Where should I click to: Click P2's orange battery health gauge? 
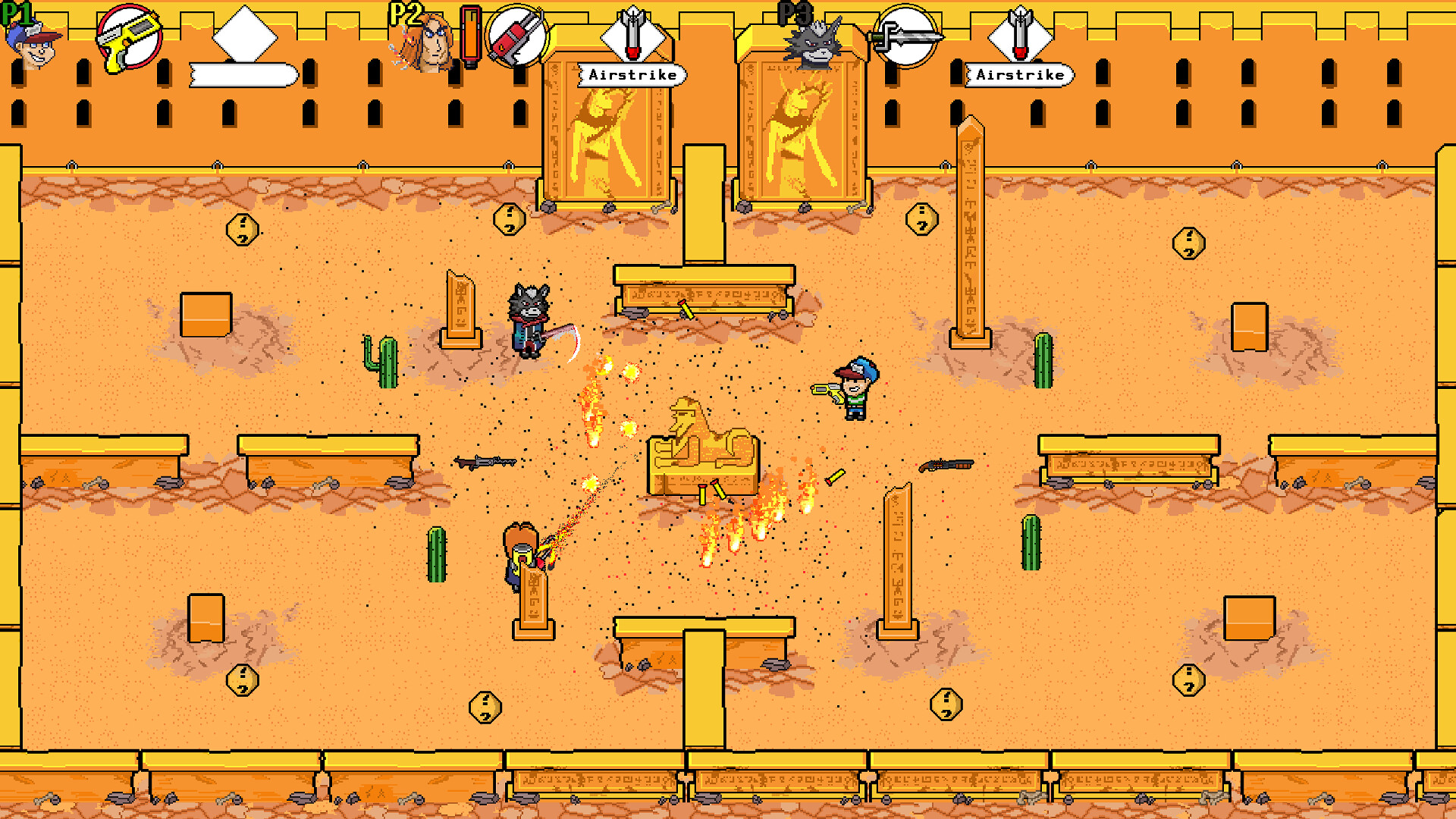point(470,34)
